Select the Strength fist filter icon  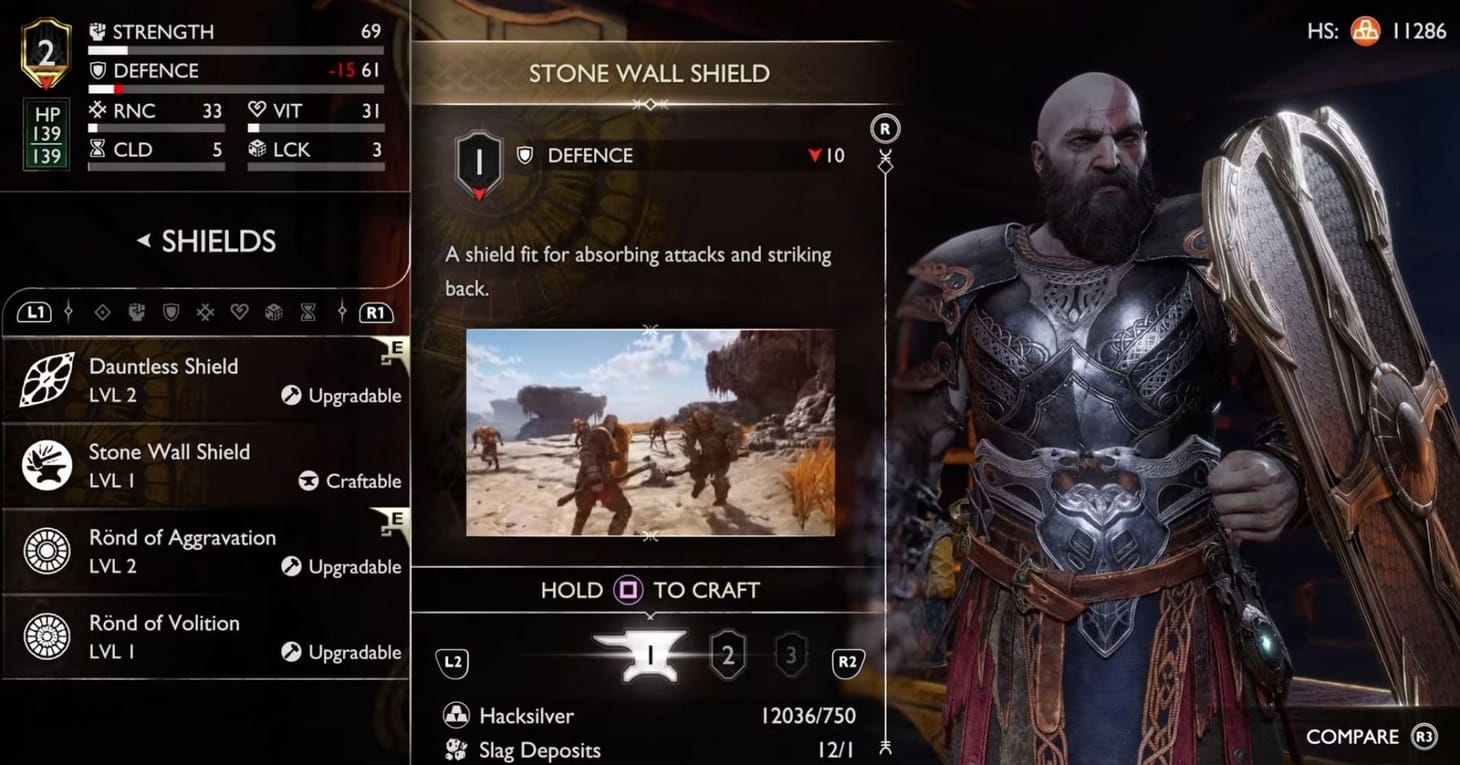tap(137, 312)
